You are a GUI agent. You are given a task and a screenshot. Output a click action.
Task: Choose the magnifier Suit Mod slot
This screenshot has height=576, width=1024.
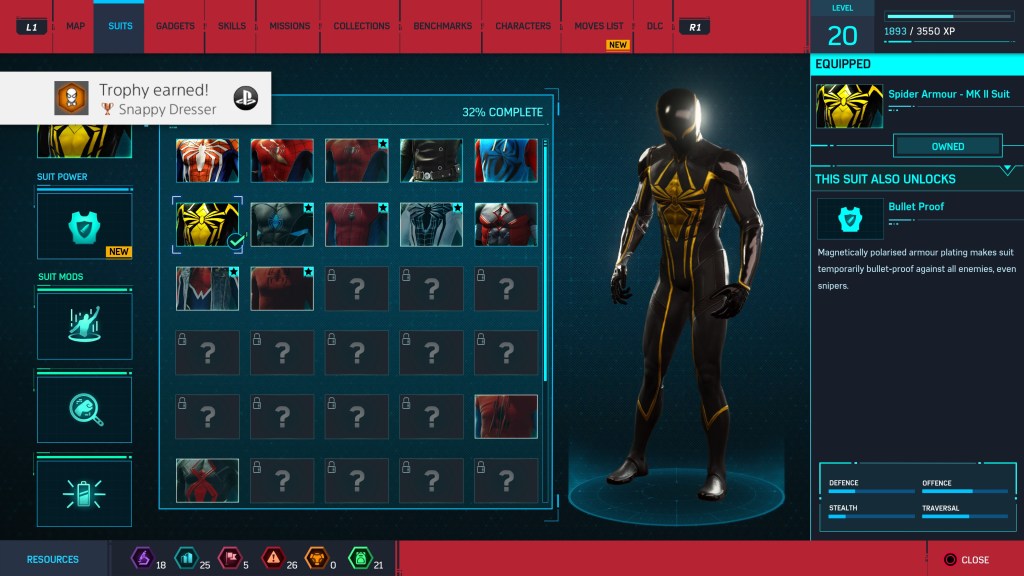(84, 409)
